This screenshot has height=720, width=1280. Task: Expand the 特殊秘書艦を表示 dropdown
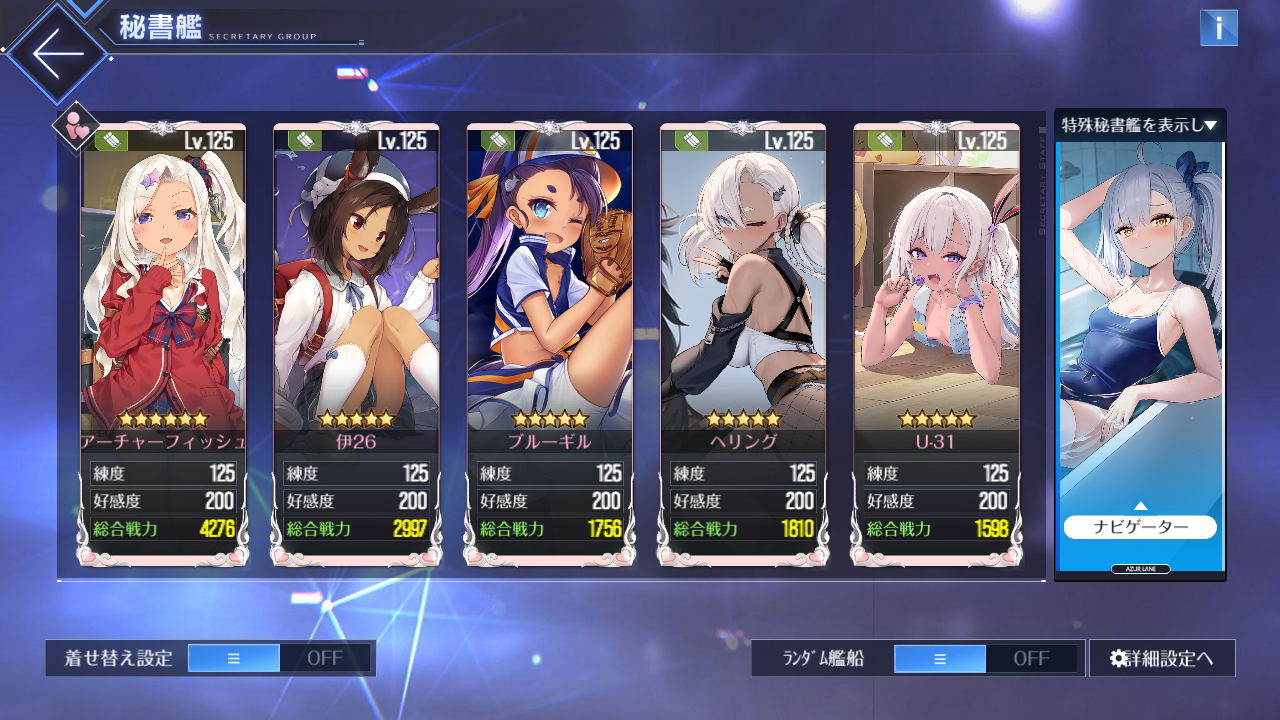coord(1139,125)
